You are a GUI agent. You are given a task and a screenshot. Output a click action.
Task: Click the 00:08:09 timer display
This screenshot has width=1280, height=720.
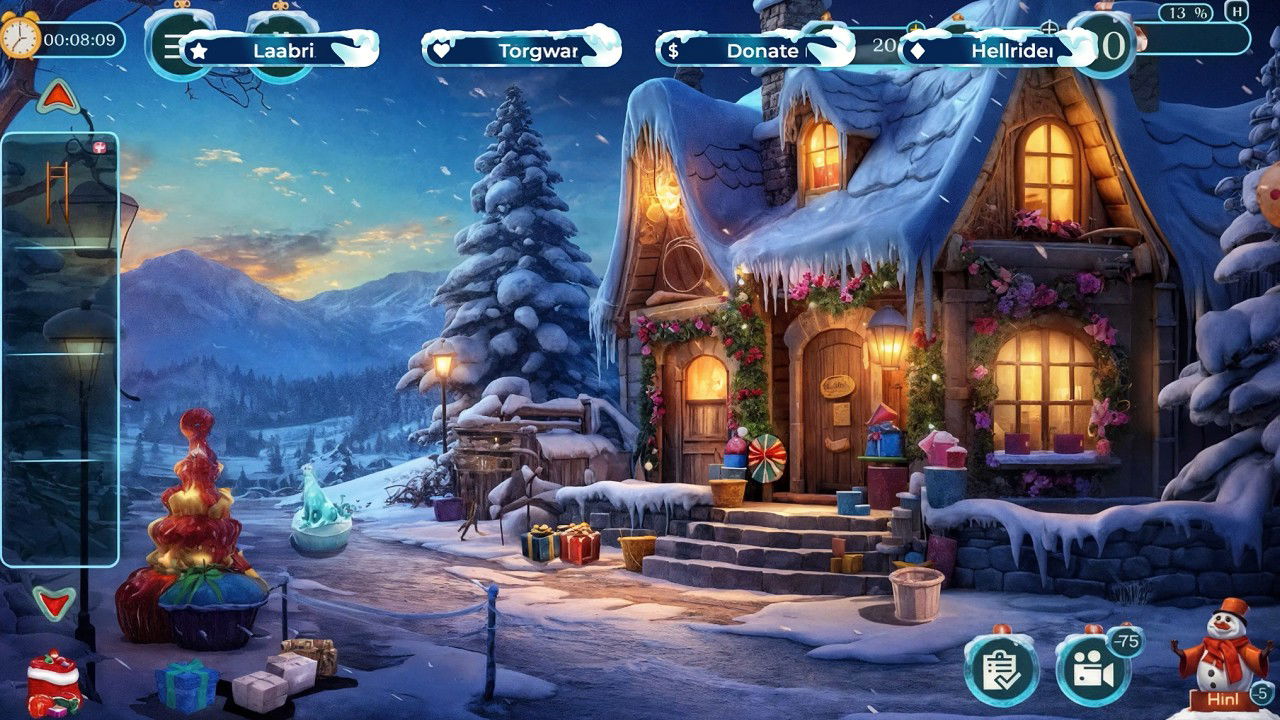76,41
